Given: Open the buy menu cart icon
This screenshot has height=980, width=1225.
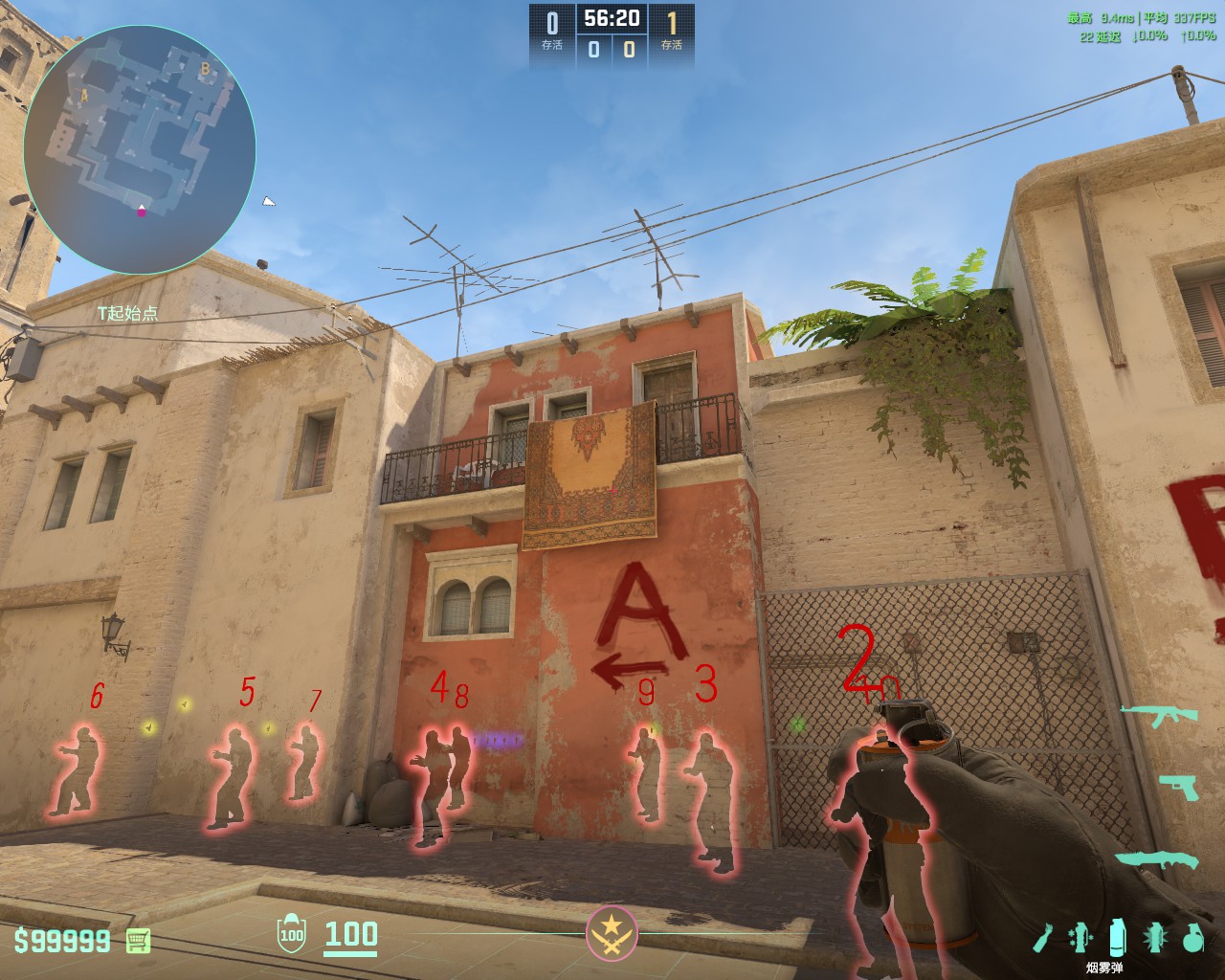Looking at the screenshot, I should pyautogui.click(x=139, y=940).
